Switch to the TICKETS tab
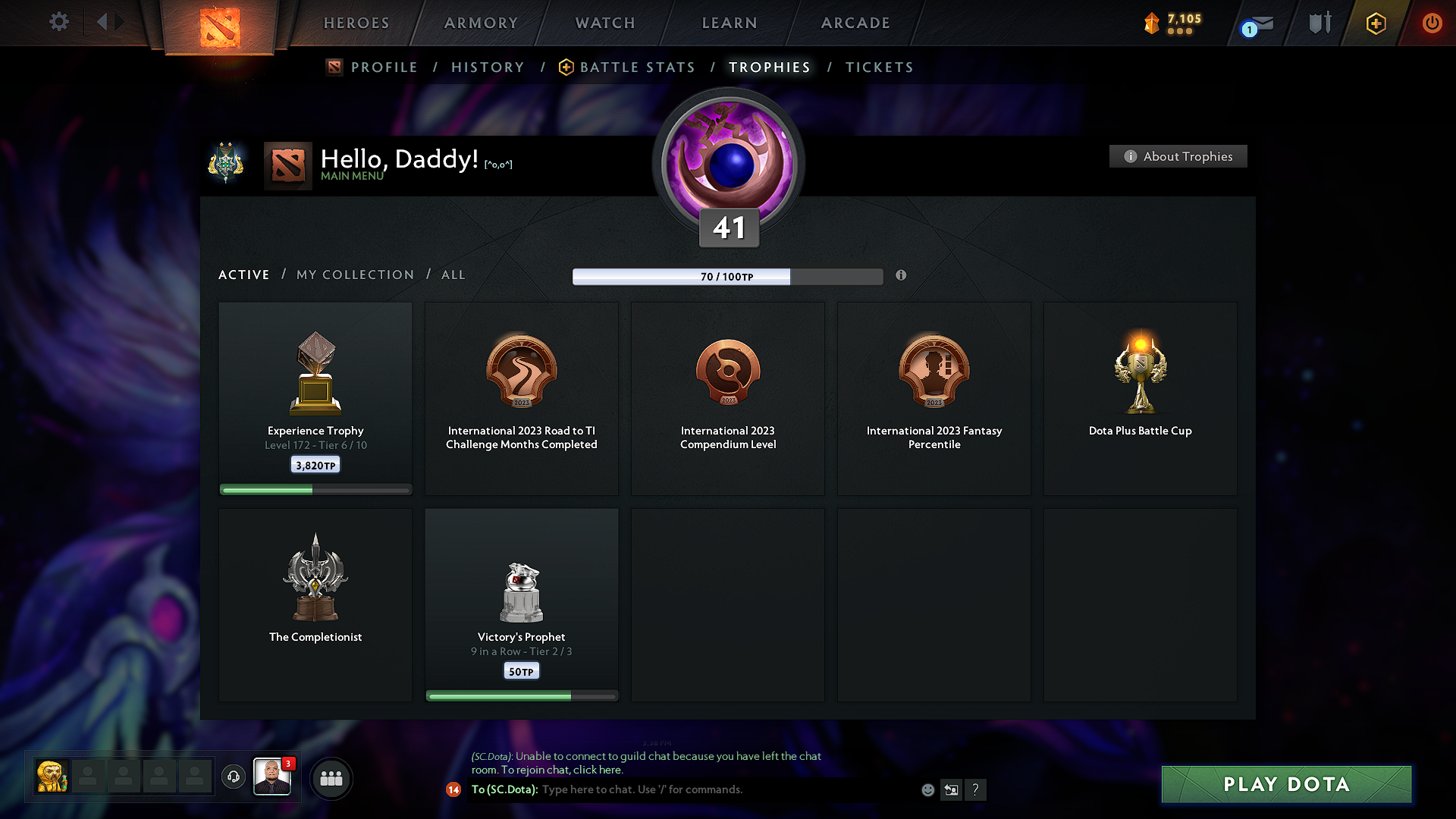This screenshot has height=819, width=1456. [879, 67]
